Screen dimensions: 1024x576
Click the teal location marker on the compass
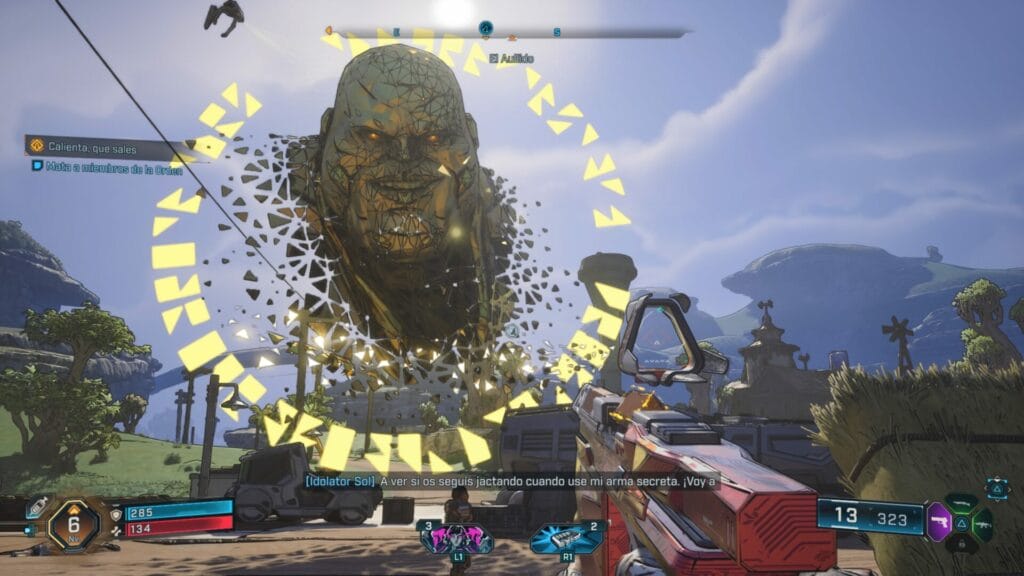486,29
